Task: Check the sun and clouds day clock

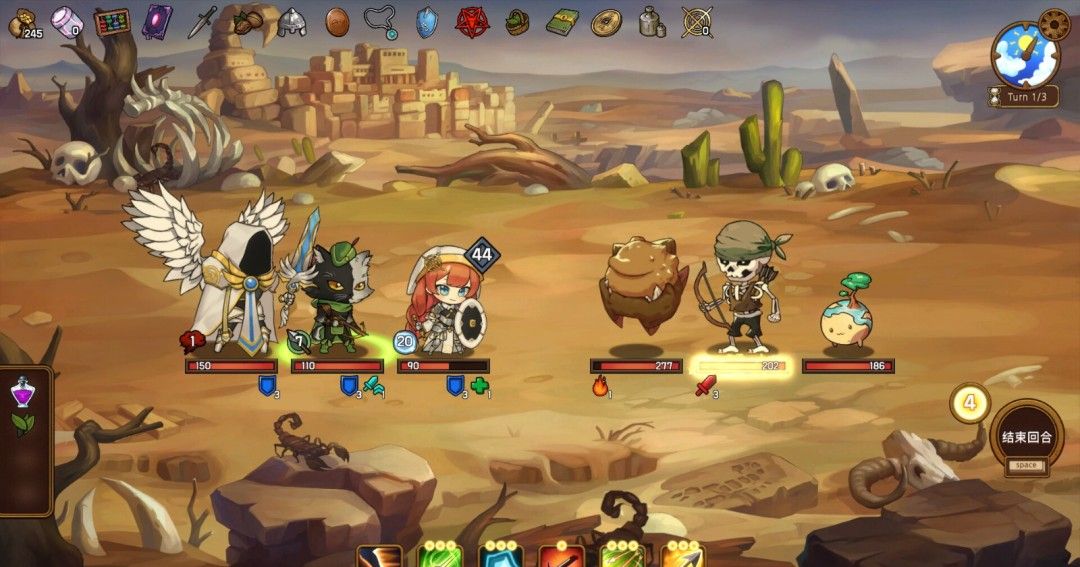Action: click(1025, 55)
